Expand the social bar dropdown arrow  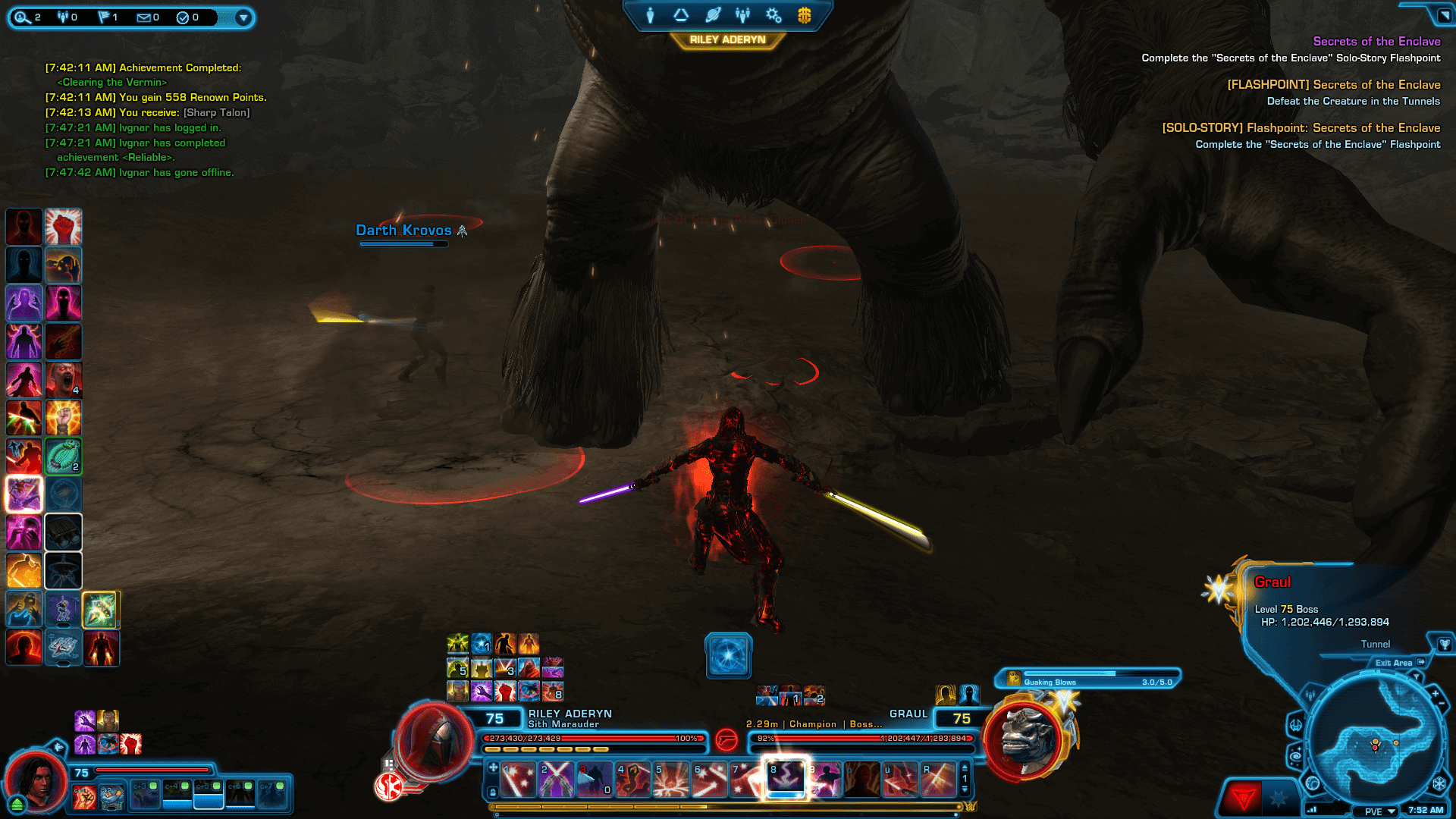(x=243, y=17)
